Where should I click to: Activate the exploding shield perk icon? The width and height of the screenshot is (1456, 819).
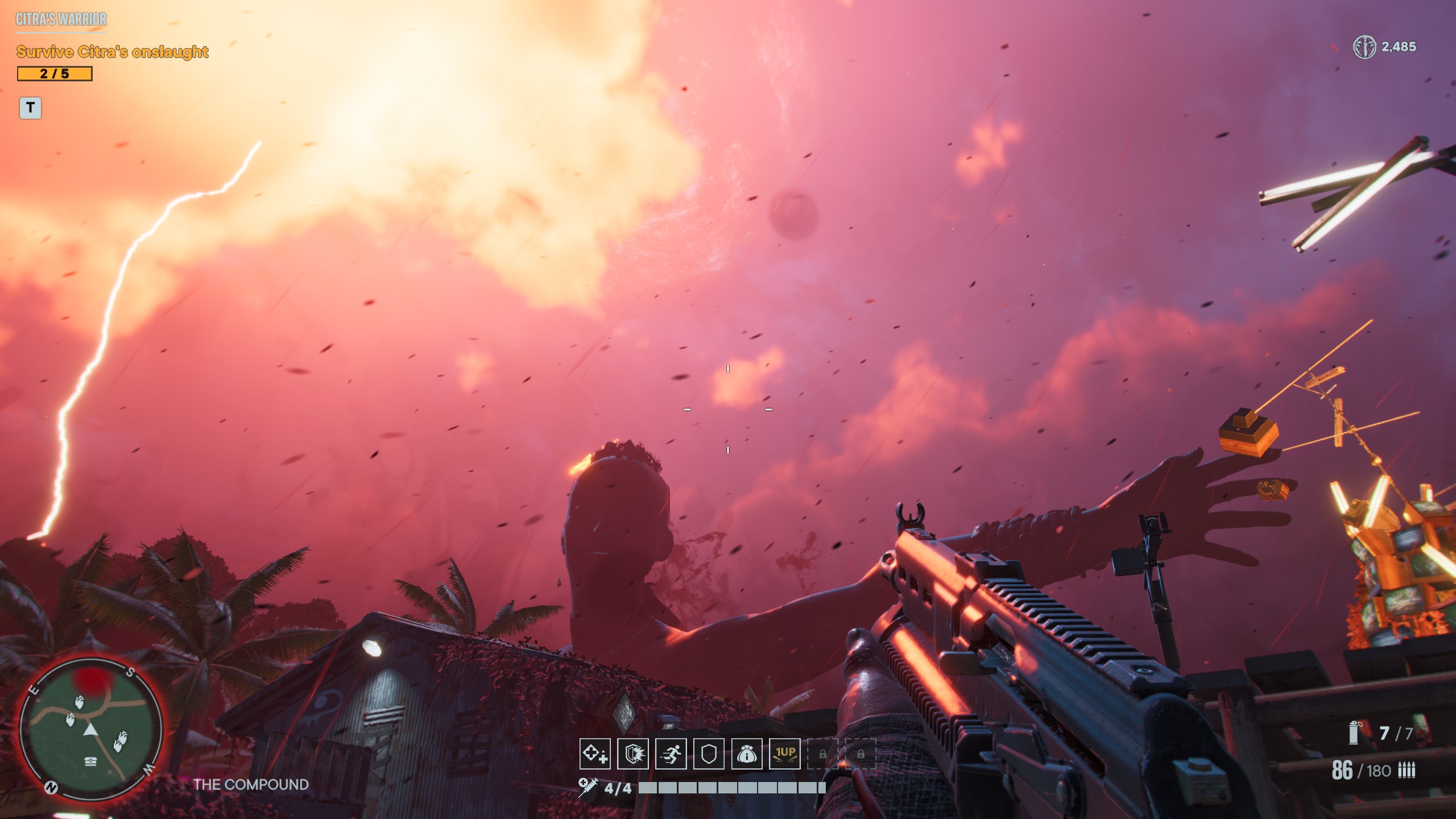[x=633, y=754]
